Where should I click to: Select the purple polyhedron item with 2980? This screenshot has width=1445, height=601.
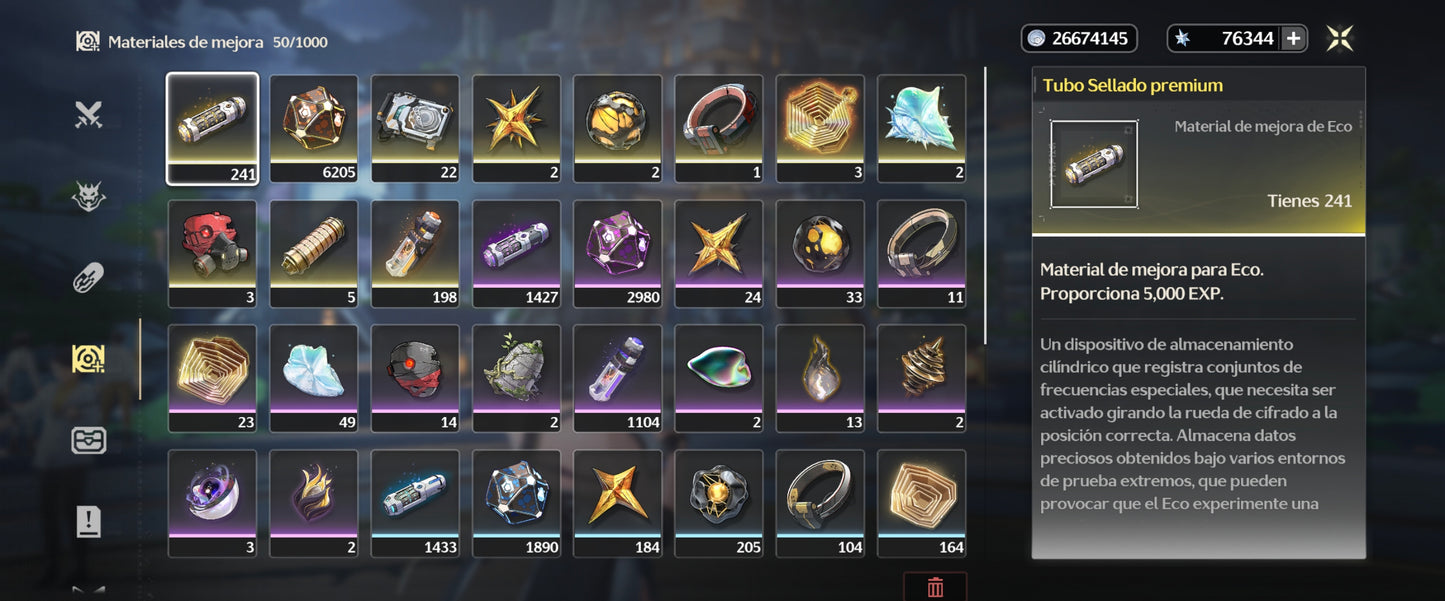pos(618,253)
